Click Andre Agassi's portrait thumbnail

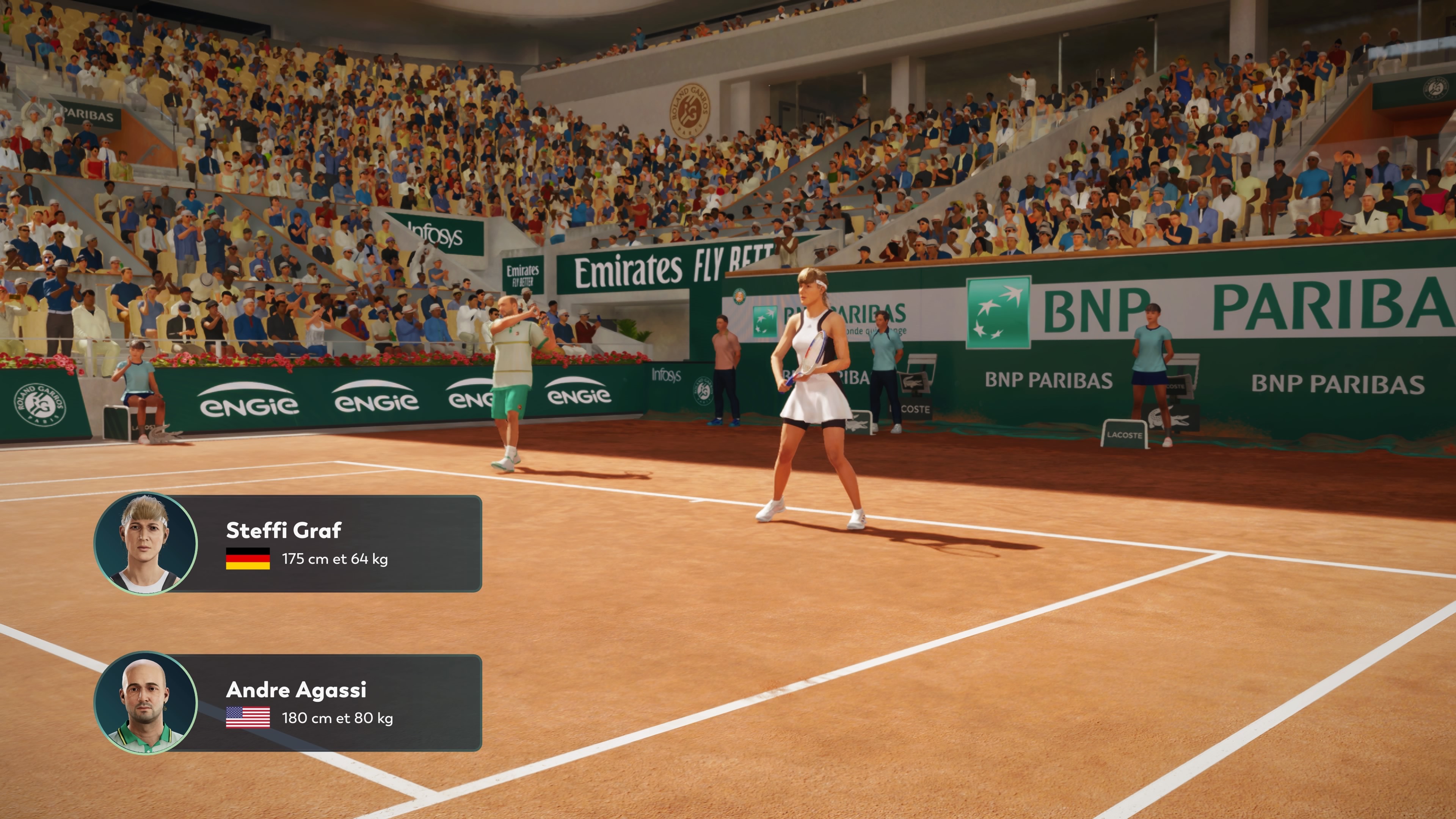(146, 703)
